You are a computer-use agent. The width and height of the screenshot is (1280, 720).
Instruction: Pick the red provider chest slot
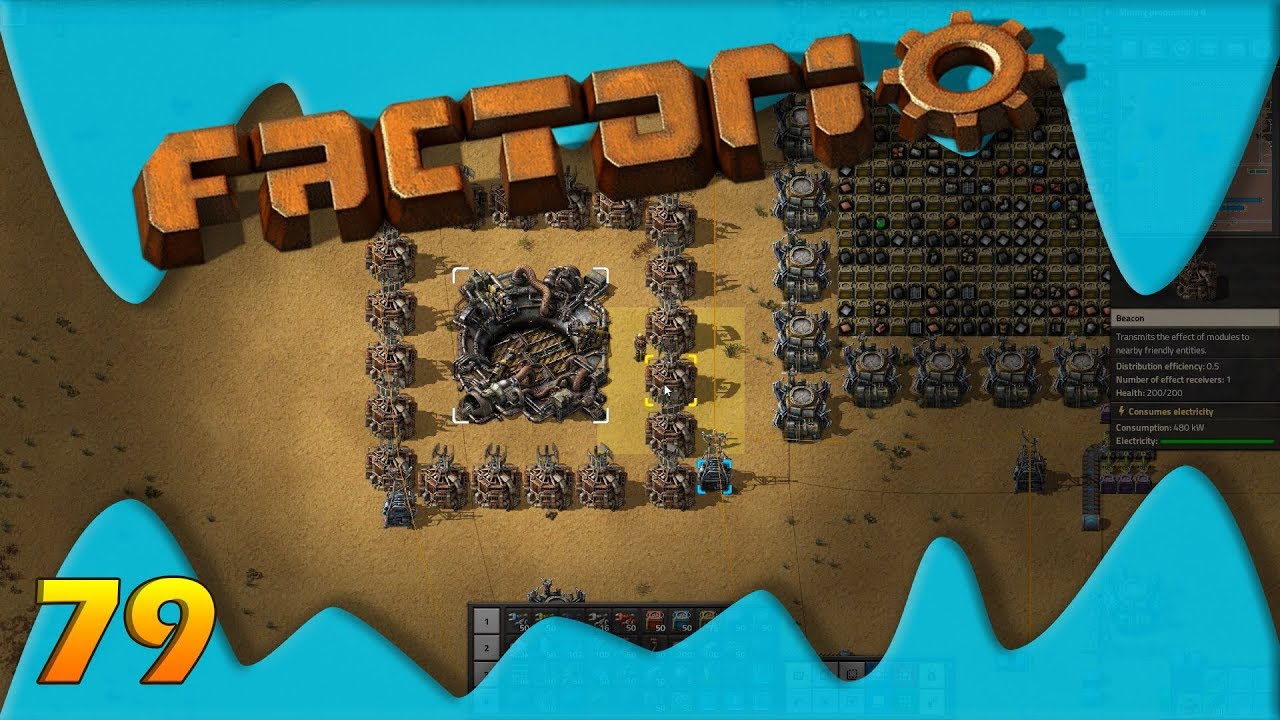coord(657,622)
